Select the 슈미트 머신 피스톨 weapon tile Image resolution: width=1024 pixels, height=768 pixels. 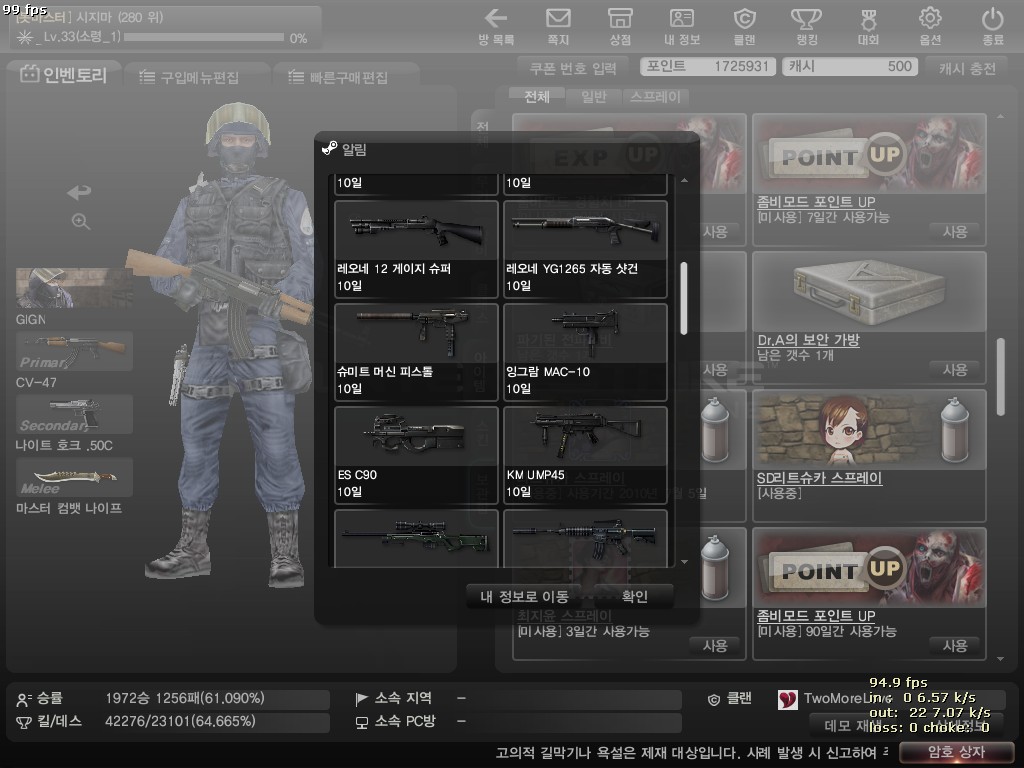click(x=416, y=352)
